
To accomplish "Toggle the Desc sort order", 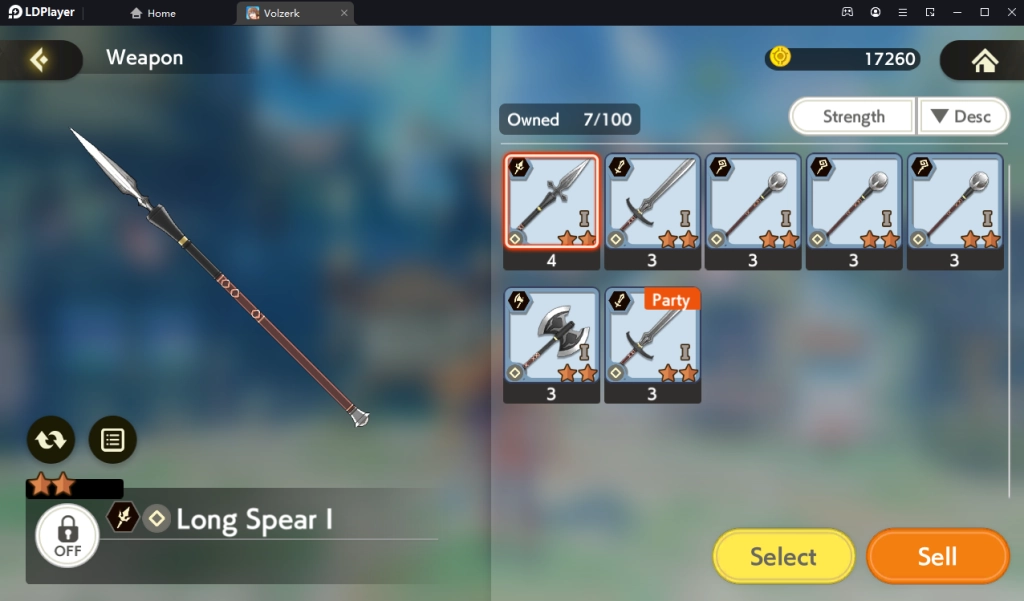I will pyautogui.click(x=961, y=116).
